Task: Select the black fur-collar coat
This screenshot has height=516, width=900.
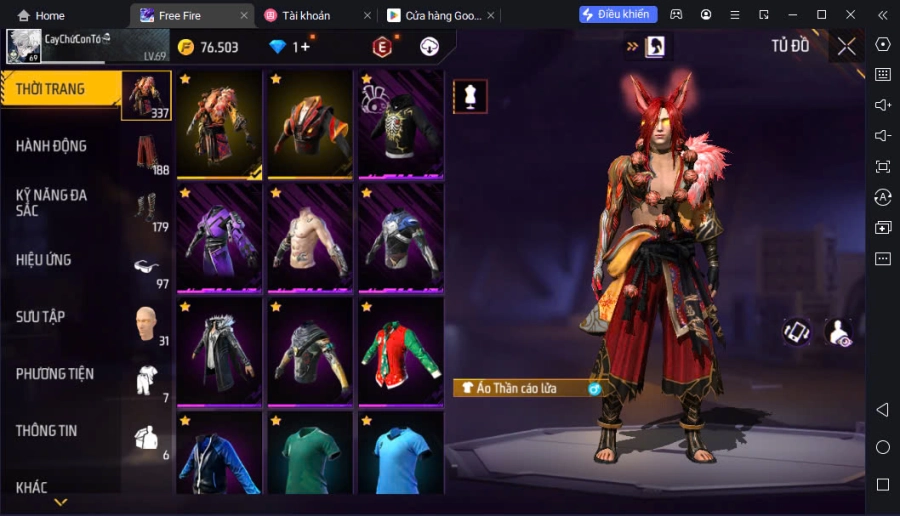Action: click(219, 350)
